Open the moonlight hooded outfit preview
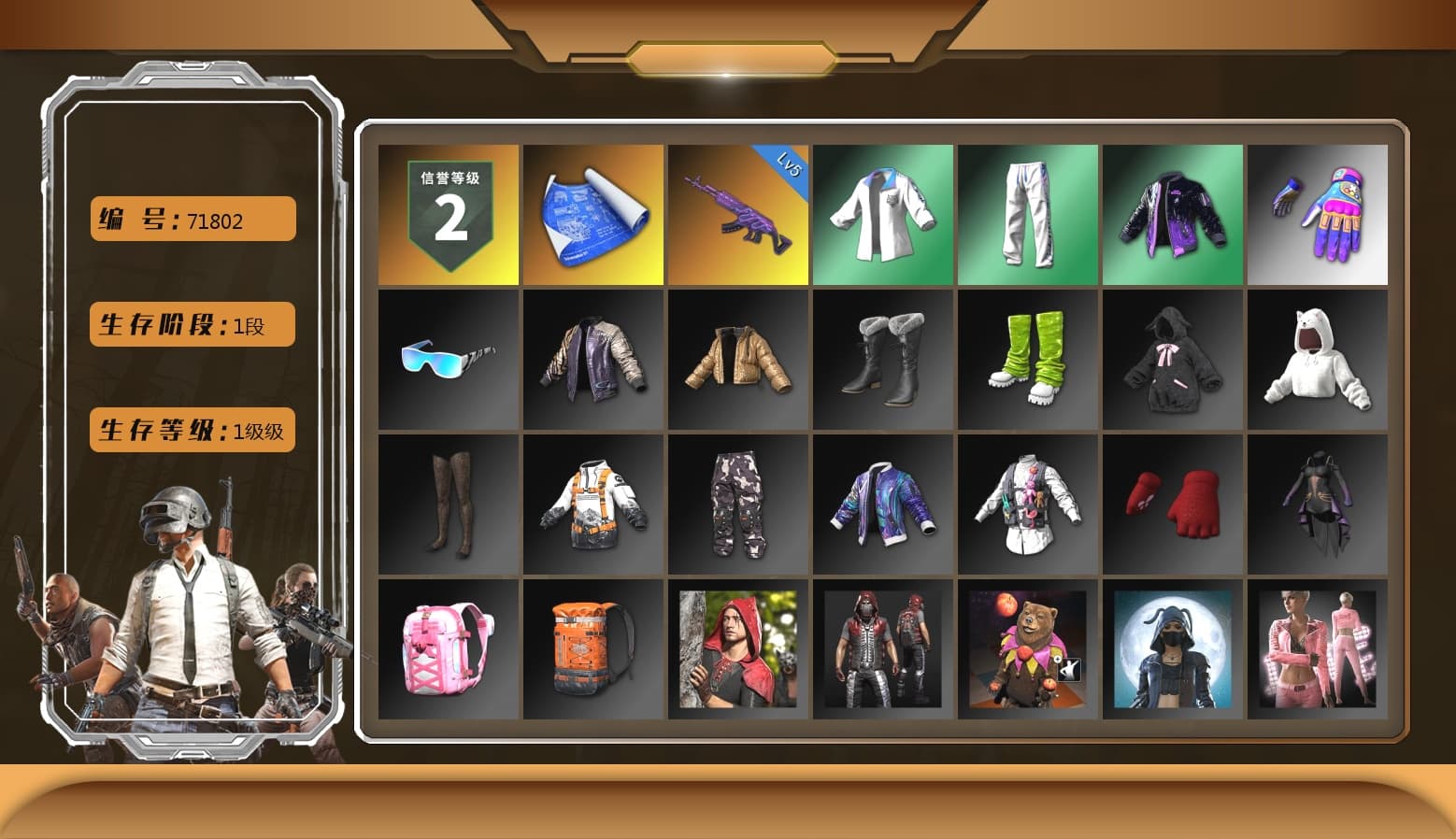Screen dimensions: 1456x839 coord(1172,649)
